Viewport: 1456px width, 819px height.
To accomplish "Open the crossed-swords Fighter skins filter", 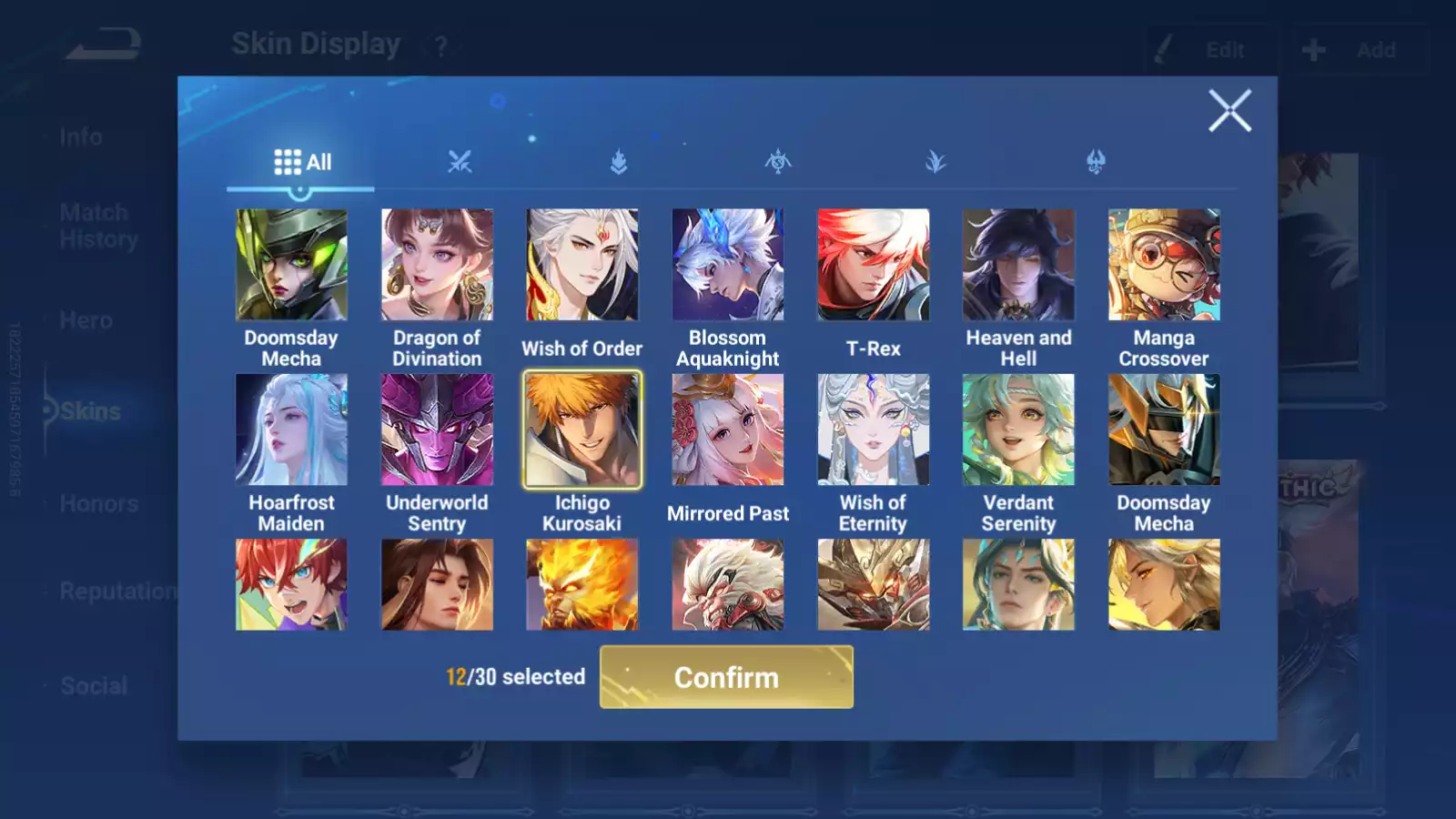I will pyautogui.click(x=460, y=162).
